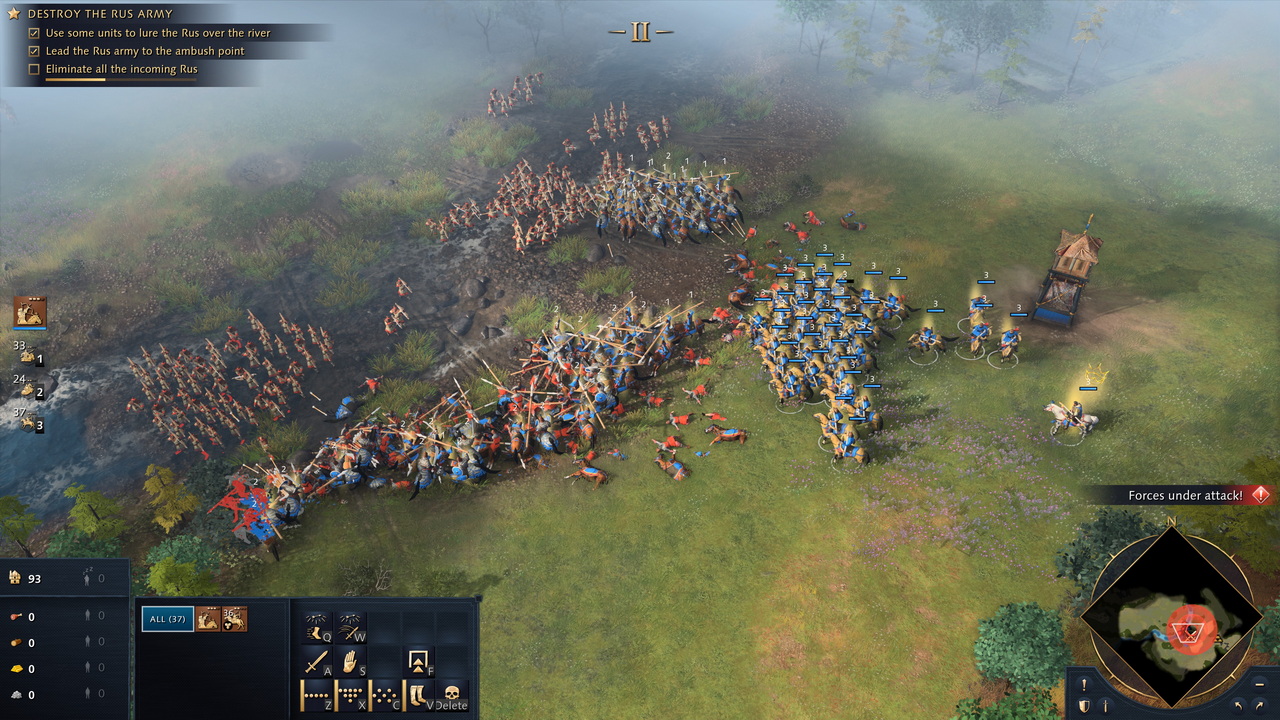The image size is (1280, 720).
Task: Delete selected units with the skull button
Action: (x=451, y=694)
